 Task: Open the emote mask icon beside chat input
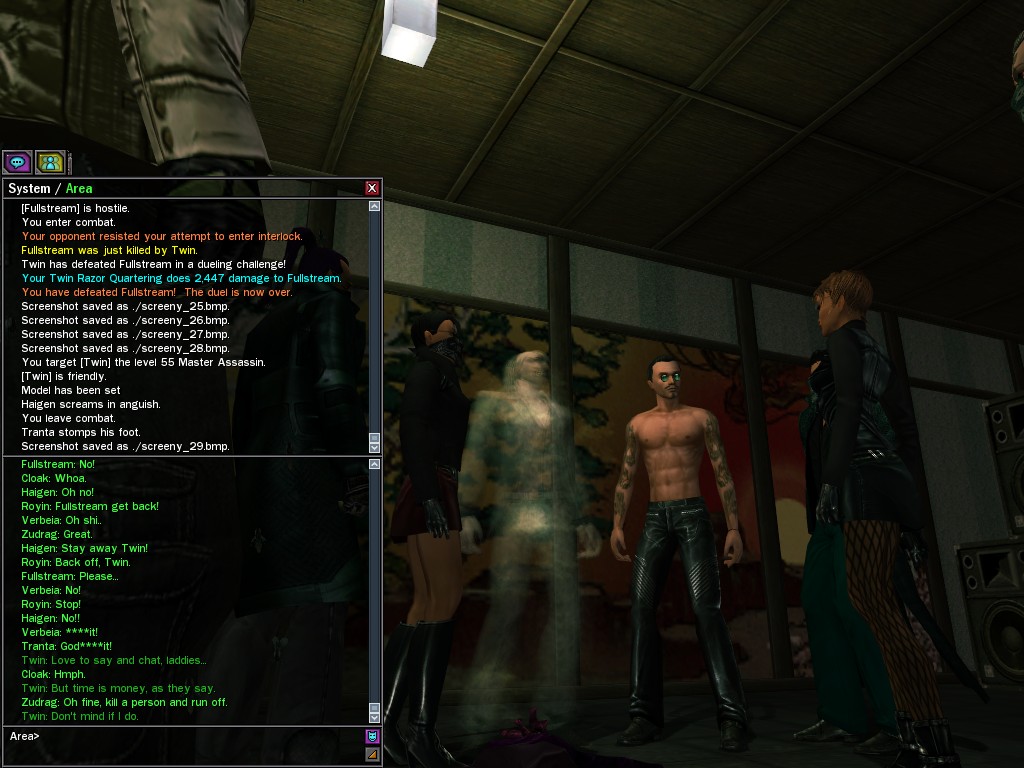(x=372, y=737)
